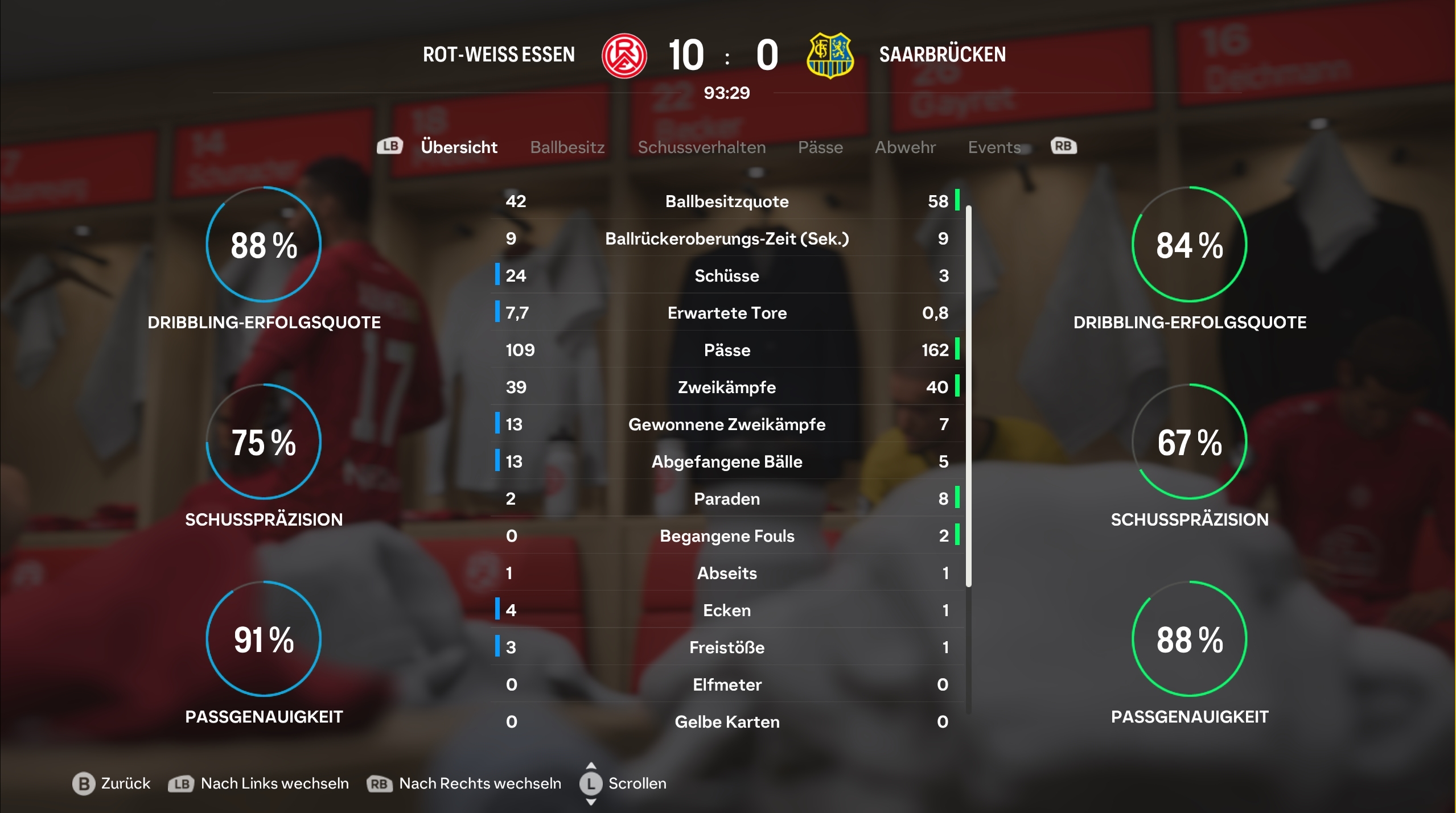1456x813 pixels.
Task: Switch to the Ballbesitz tab
Action: (x=567, y=147)
